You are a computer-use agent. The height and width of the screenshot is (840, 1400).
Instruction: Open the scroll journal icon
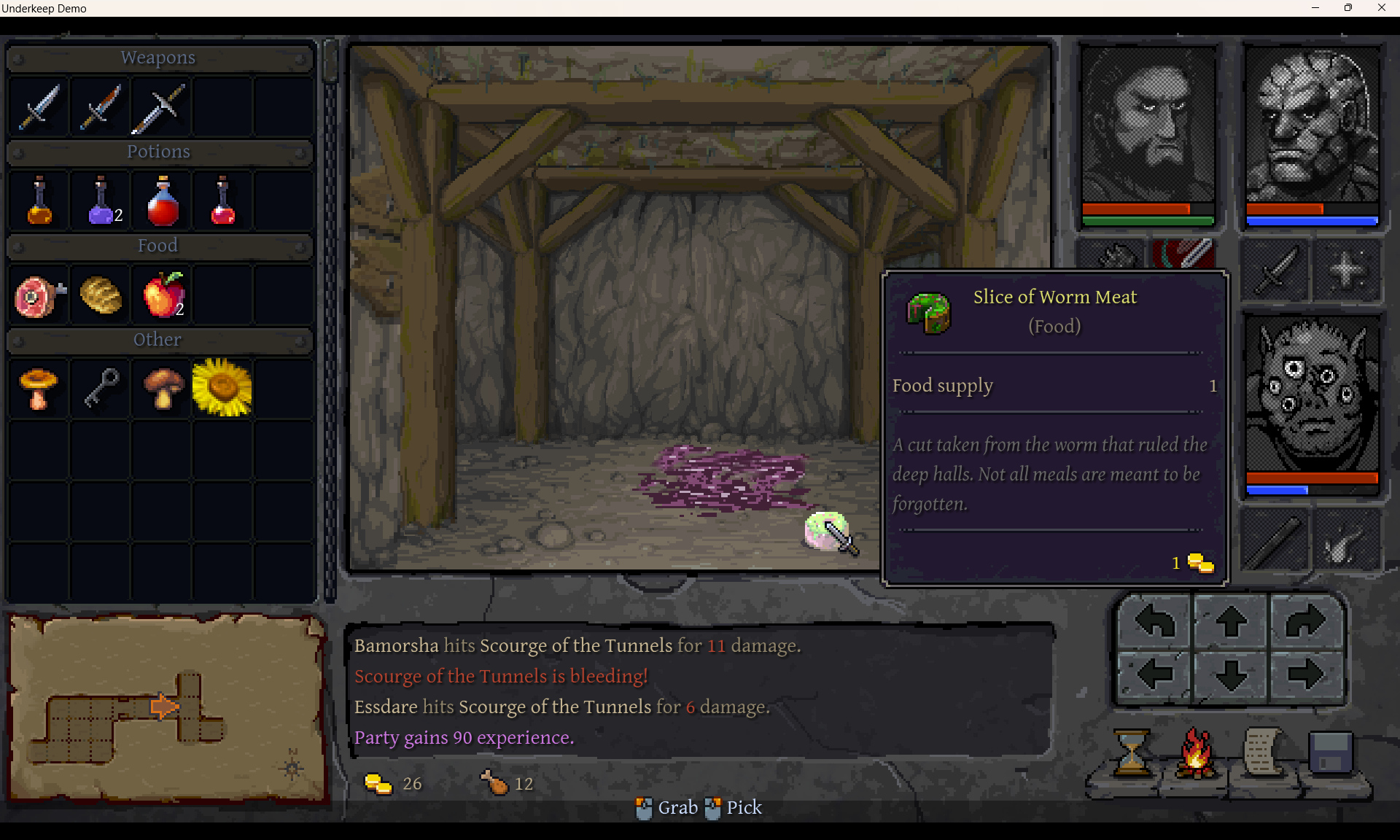[x=1264, y=753]
